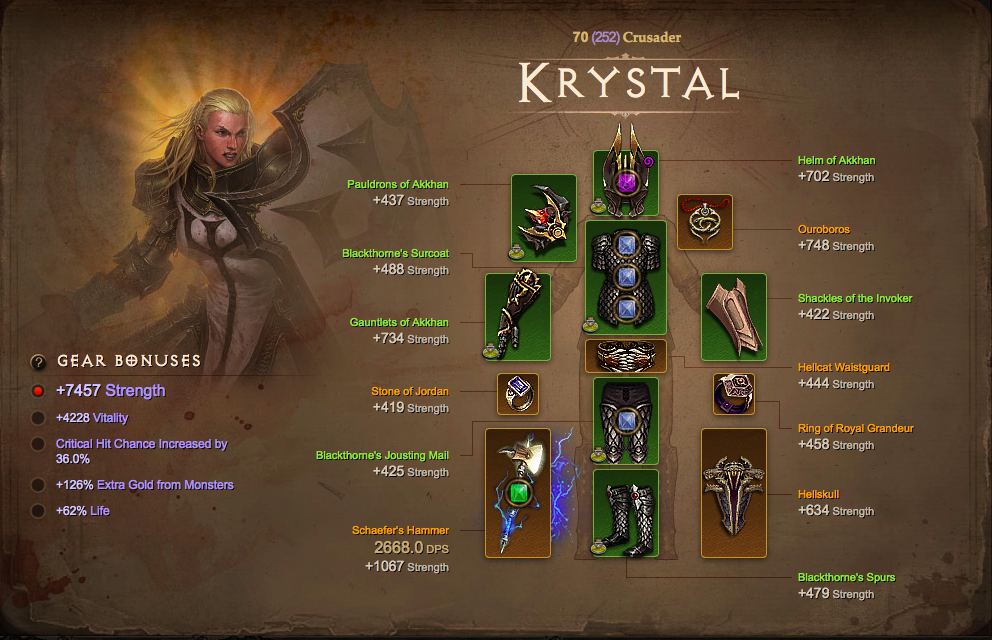Viewport: 992px width, 640px height.
Task: Click the Hellcat Waistguard belt slot
Action: (x=626, y=355)
